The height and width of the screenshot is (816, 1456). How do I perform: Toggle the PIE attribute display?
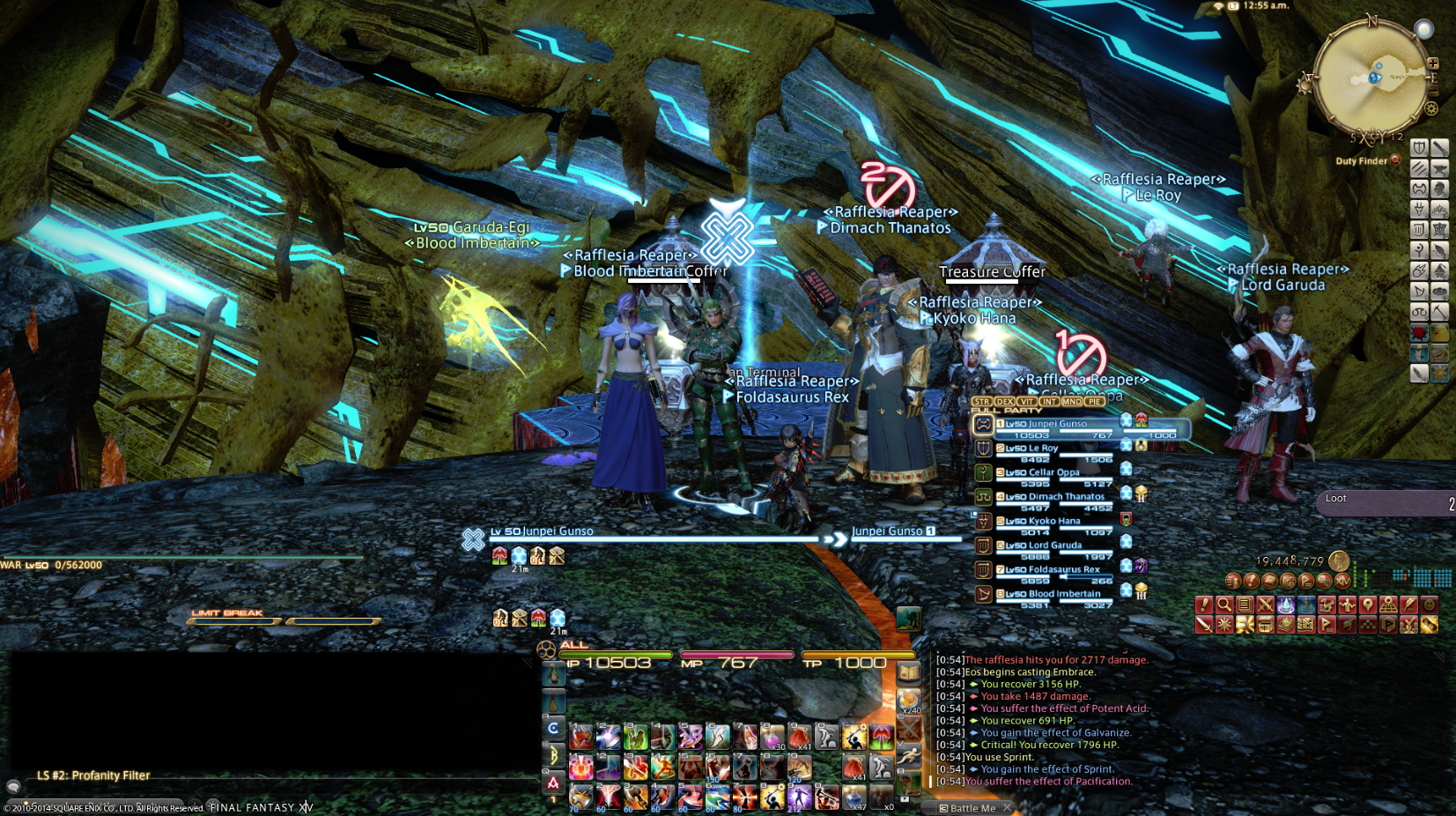click(1094, 402)
